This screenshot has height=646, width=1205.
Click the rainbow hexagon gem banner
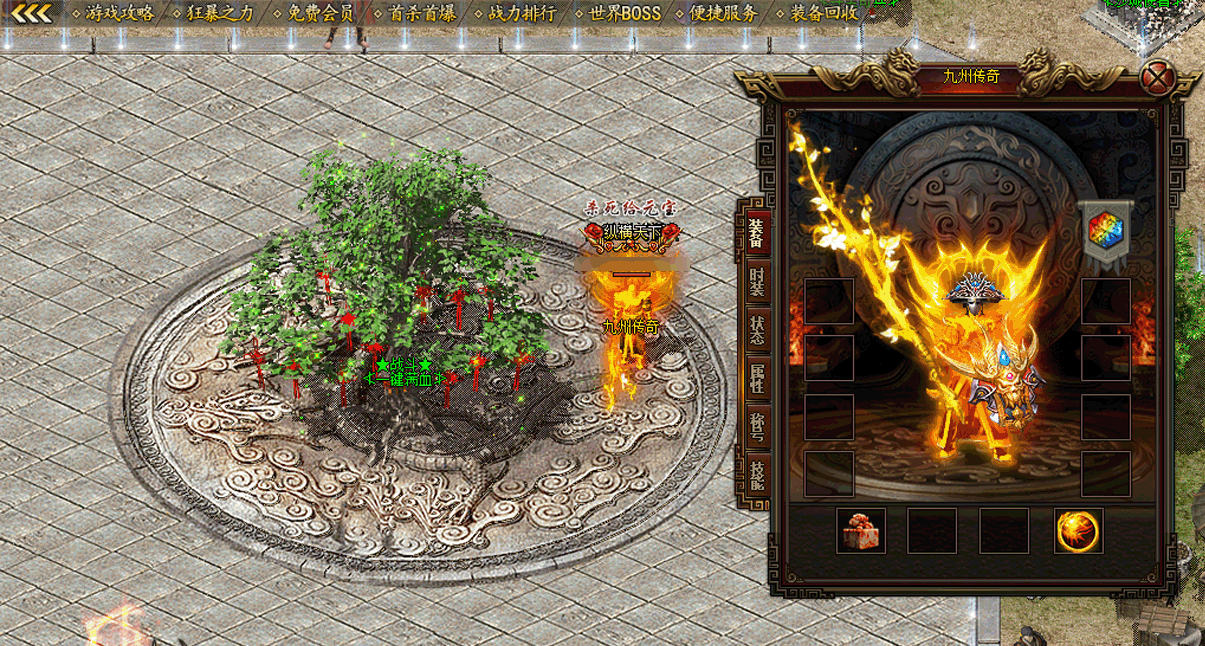tap(1105, 231)
